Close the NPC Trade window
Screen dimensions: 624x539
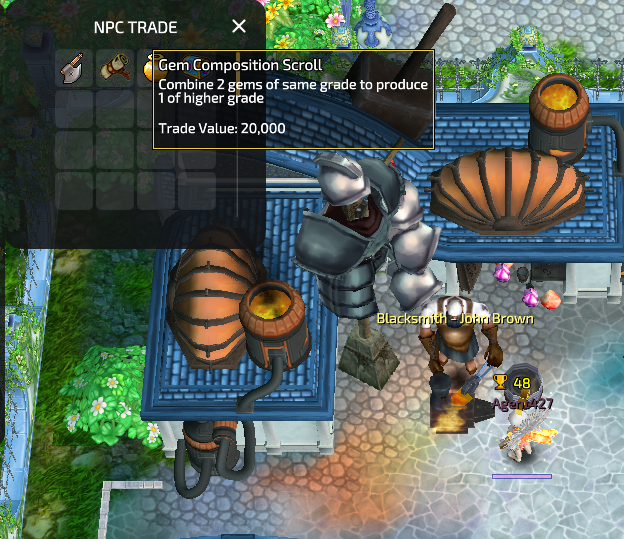(239, 26)
